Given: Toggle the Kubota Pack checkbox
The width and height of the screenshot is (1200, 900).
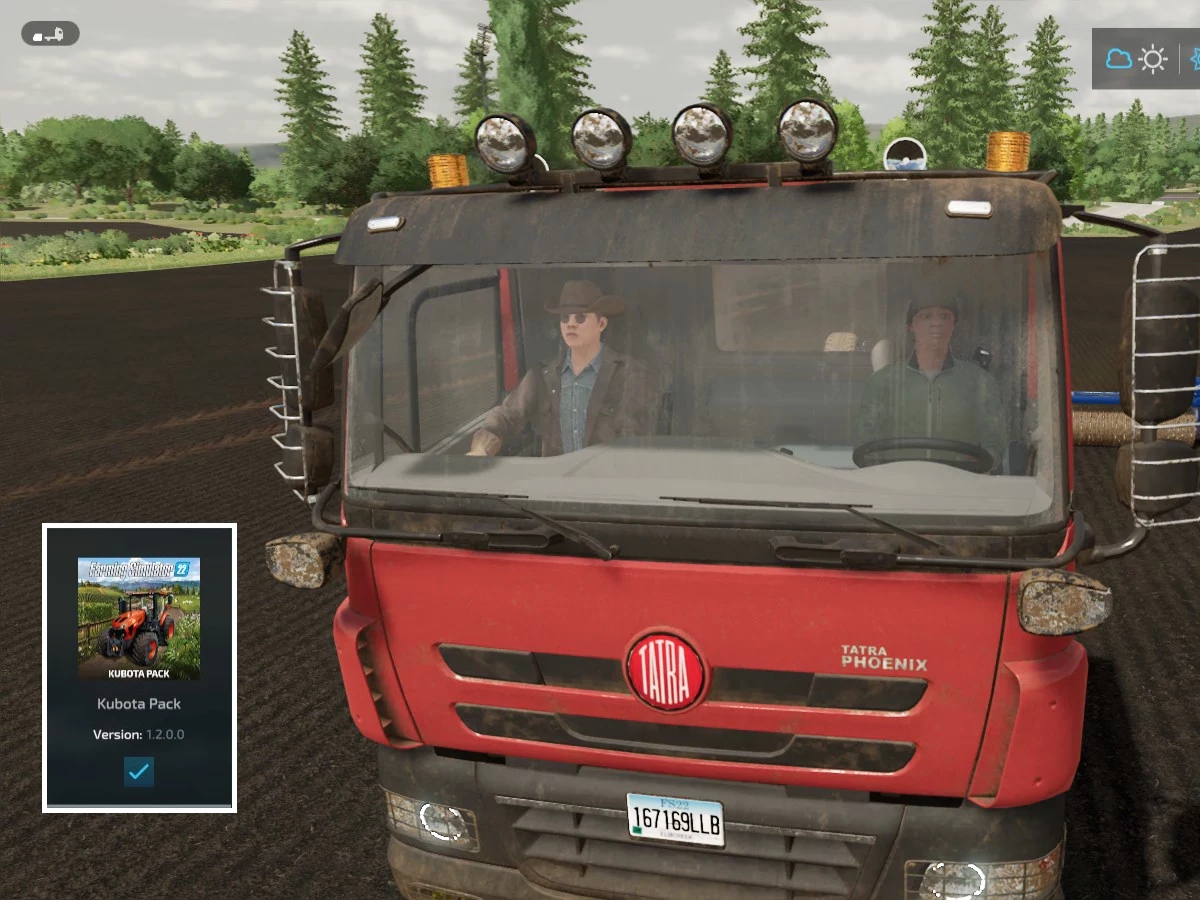Looking at the screenshot, I should coord(139,771).
